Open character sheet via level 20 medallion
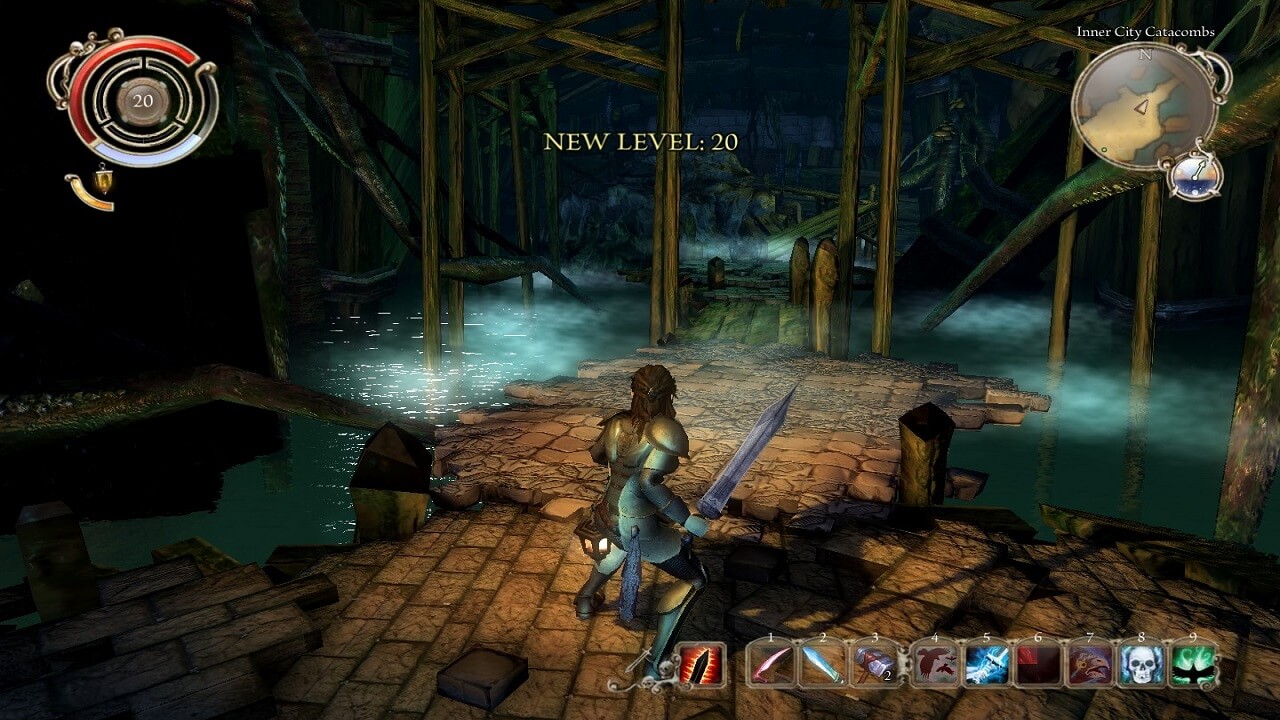This screenshot has height=720, width=1280. click(x=142, y=100)
